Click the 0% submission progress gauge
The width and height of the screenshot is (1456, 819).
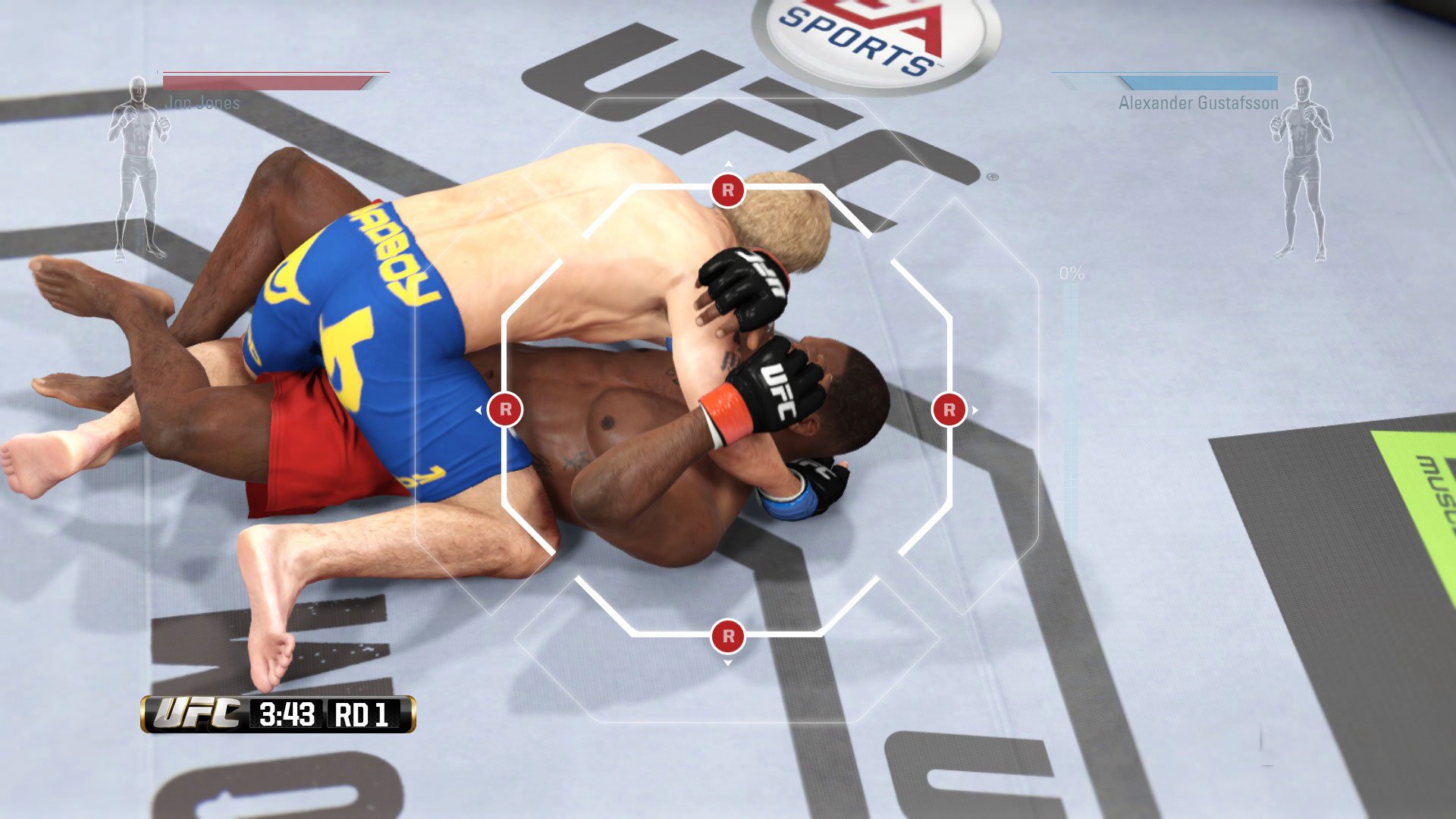(1070, 273)
